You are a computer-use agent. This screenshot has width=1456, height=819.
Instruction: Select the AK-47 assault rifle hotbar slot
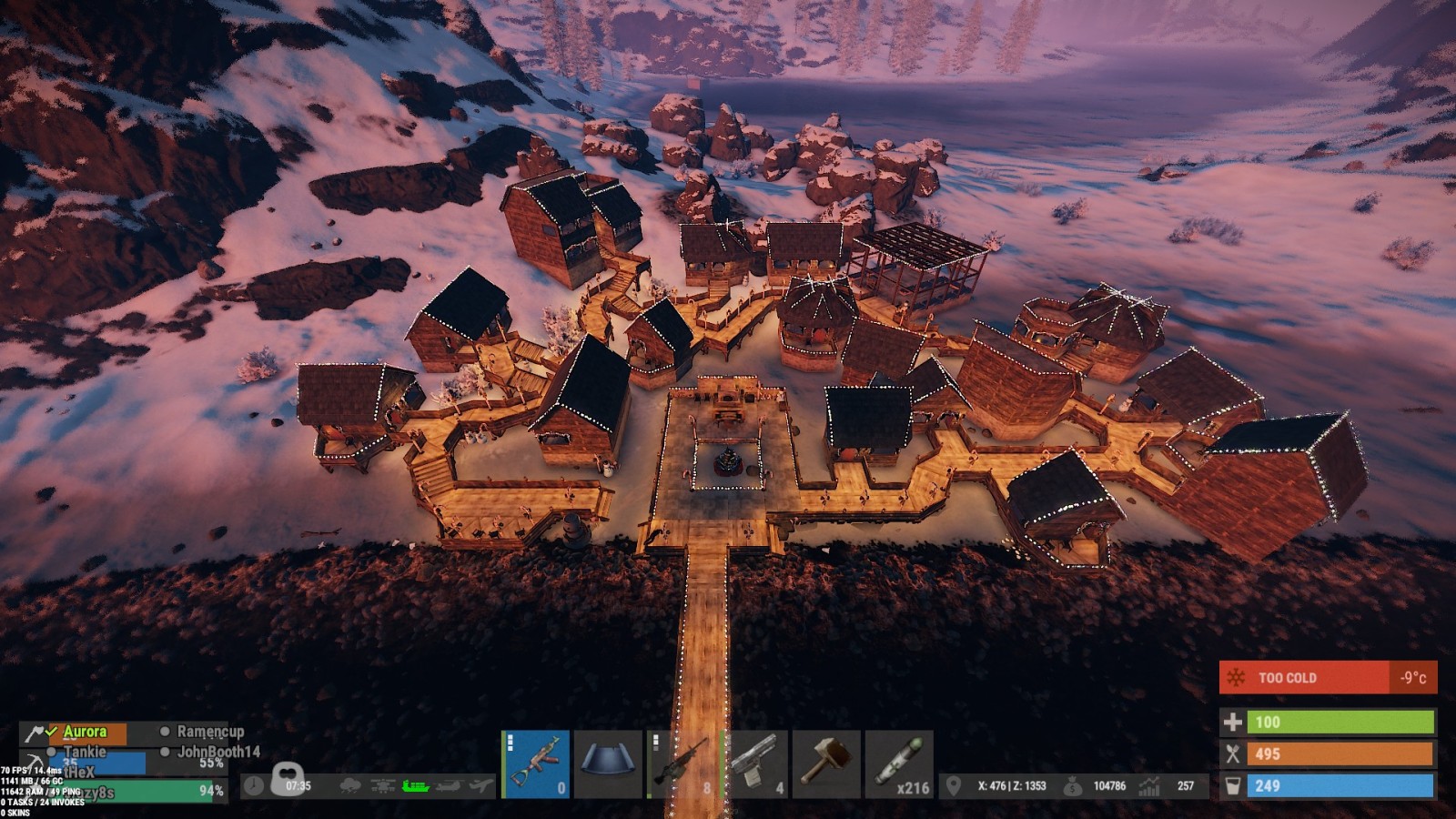tap(536, 764)
